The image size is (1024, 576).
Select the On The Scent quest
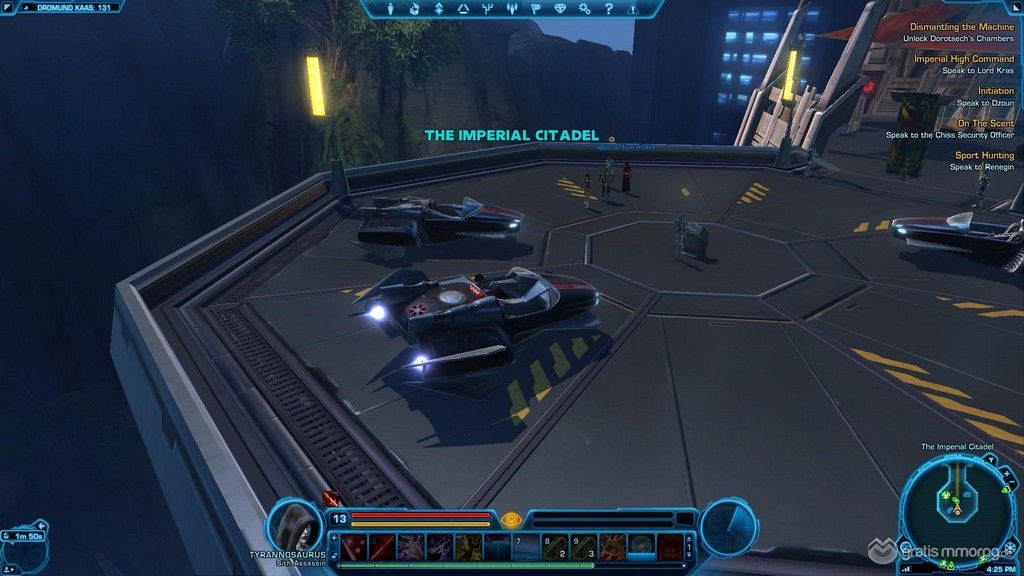click(985, 123)
